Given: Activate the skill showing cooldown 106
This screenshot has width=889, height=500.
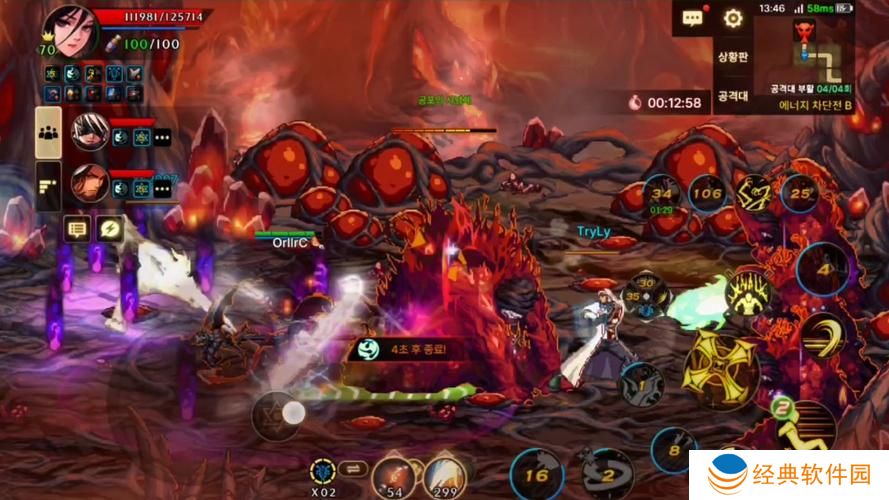Looking at the screenshot, I should (706, 194).
